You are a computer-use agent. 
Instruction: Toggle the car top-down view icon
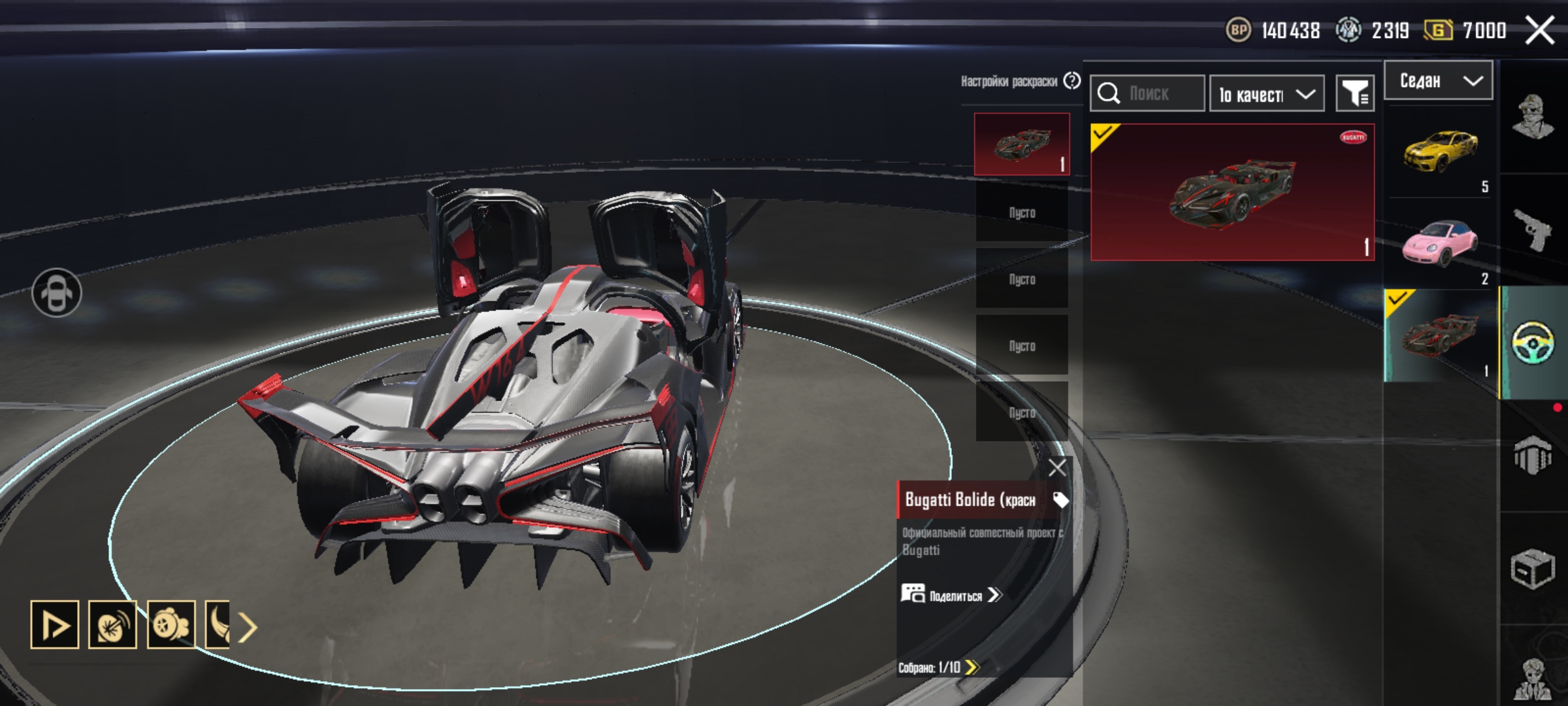57,293
